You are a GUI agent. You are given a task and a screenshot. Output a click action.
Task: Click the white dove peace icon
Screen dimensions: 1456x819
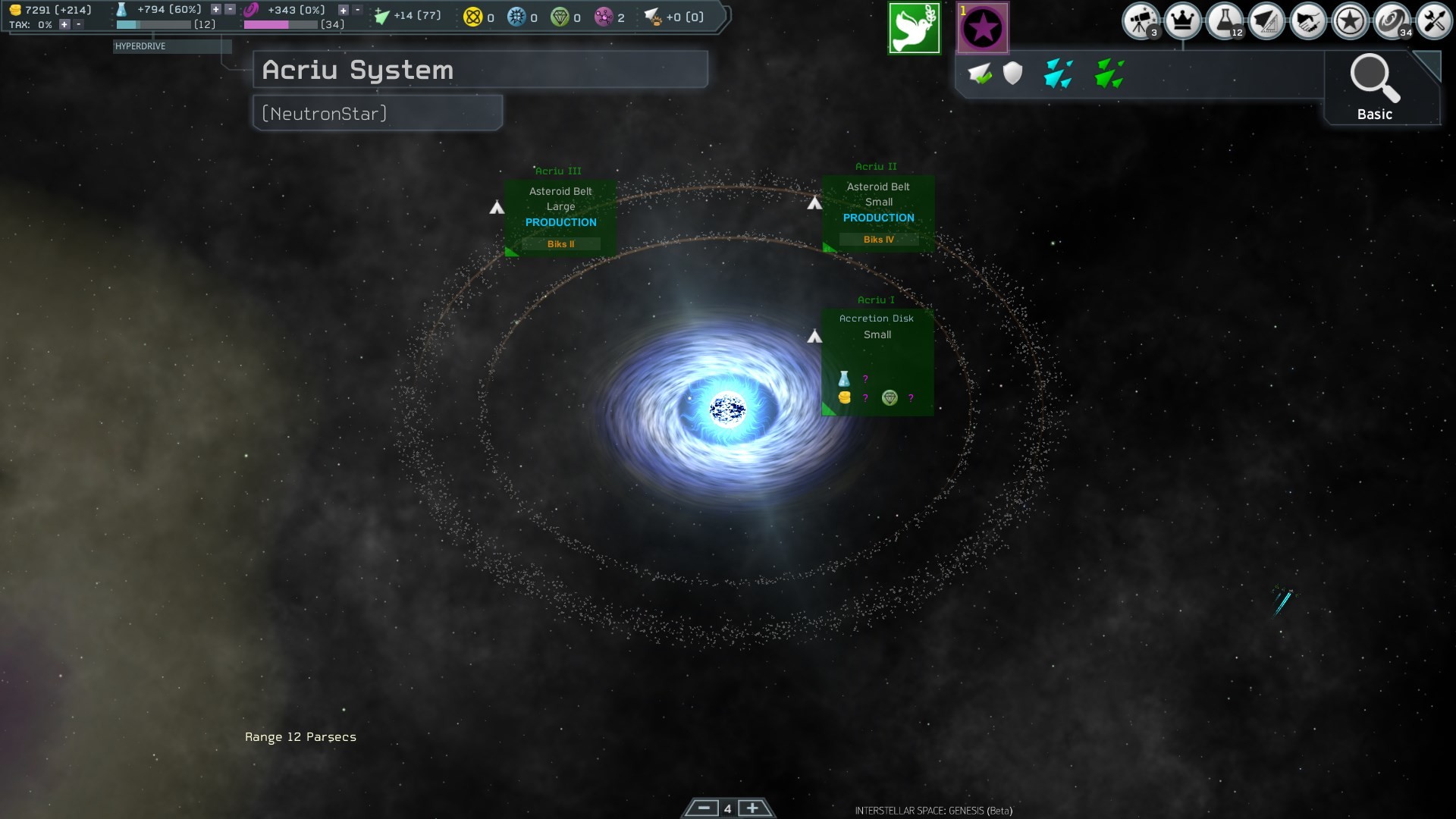coord(914,29)
